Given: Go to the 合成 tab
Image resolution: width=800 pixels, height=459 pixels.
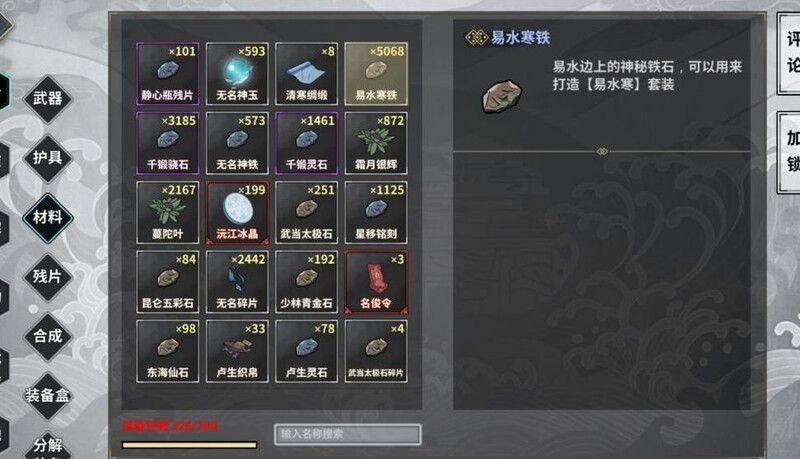Looking at the screenshot, I should 47,336.
